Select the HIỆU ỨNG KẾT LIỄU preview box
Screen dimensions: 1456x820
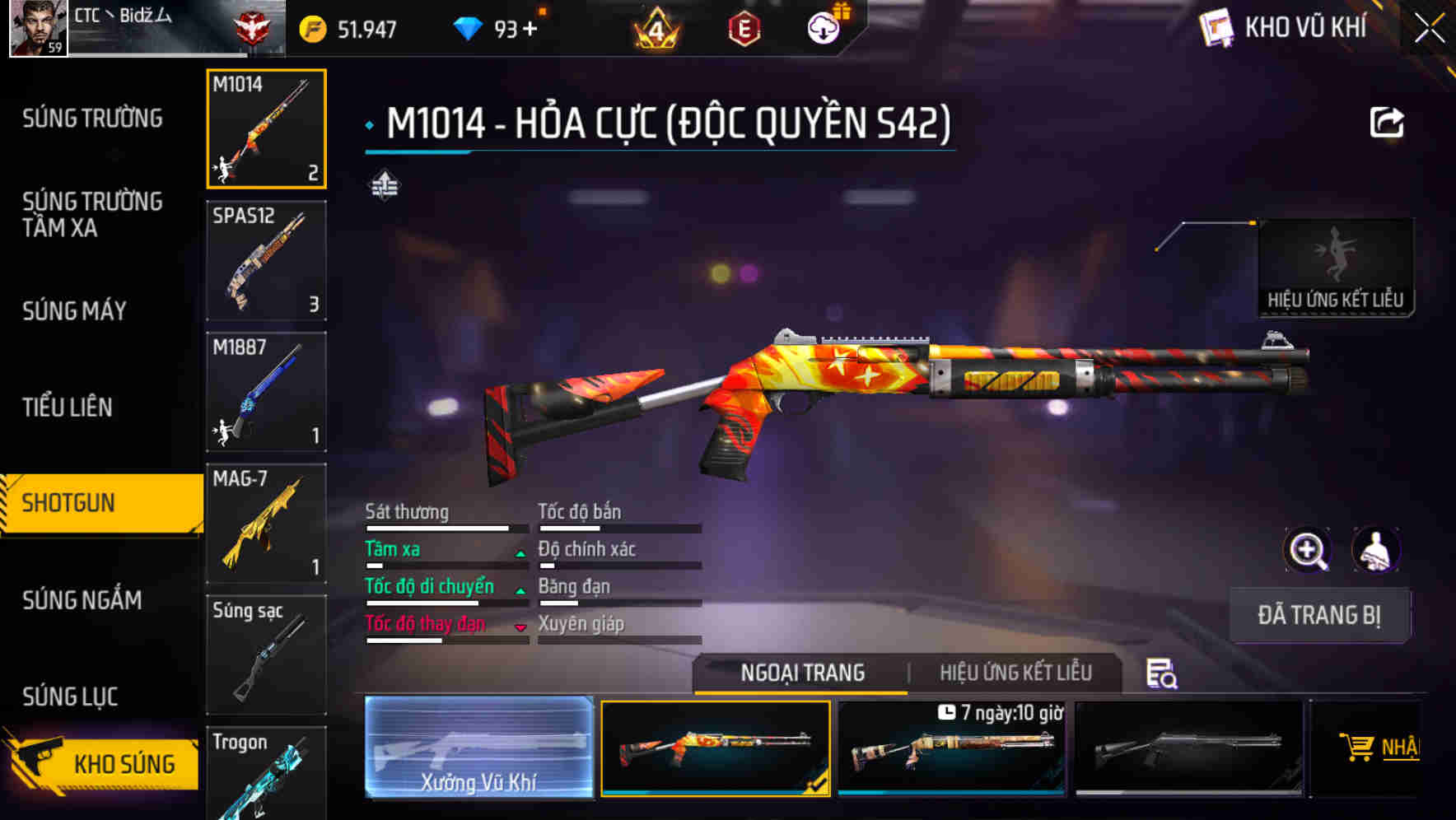pos(1336,263)
